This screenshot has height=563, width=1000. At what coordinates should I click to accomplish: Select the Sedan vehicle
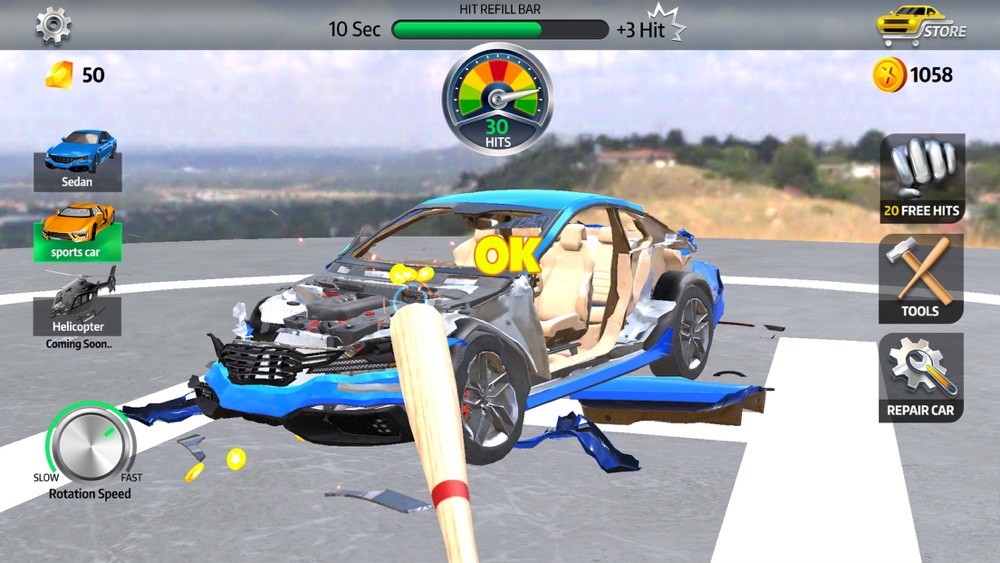click(78, 160)
